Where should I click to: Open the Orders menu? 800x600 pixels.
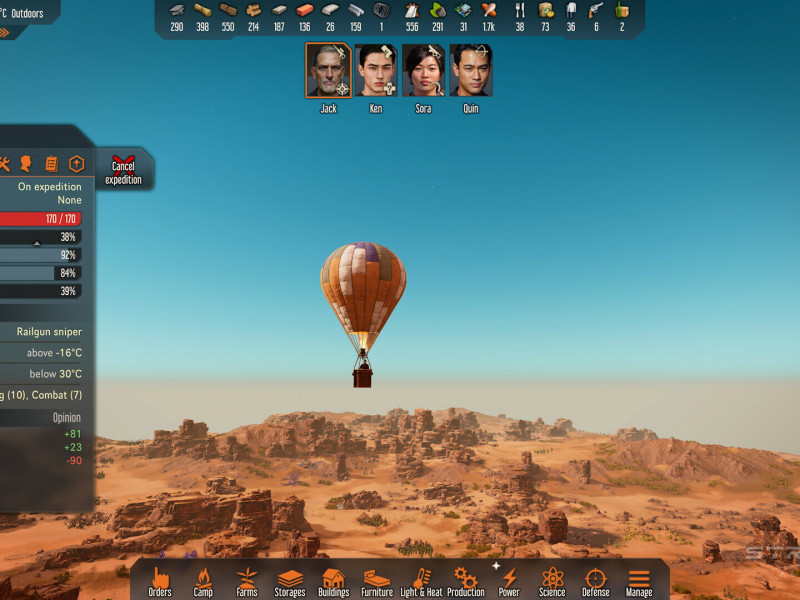[x=160, y=580]
